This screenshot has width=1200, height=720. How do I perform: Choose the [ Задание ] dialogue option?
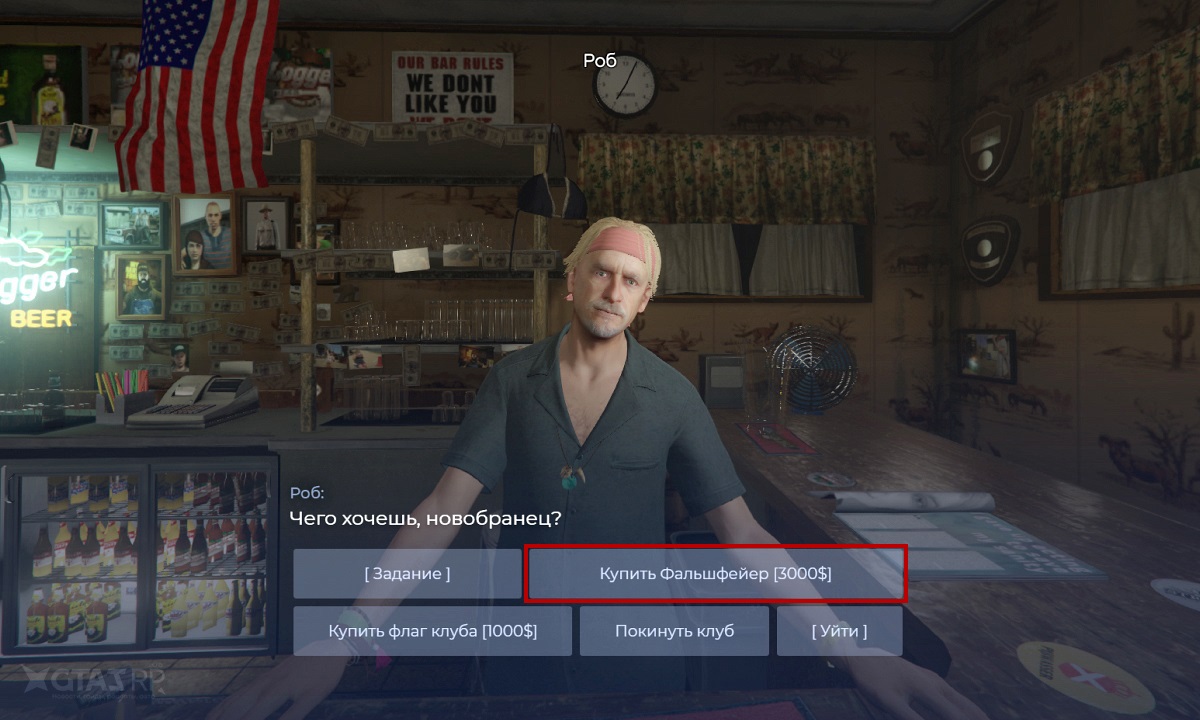(407, 574)
